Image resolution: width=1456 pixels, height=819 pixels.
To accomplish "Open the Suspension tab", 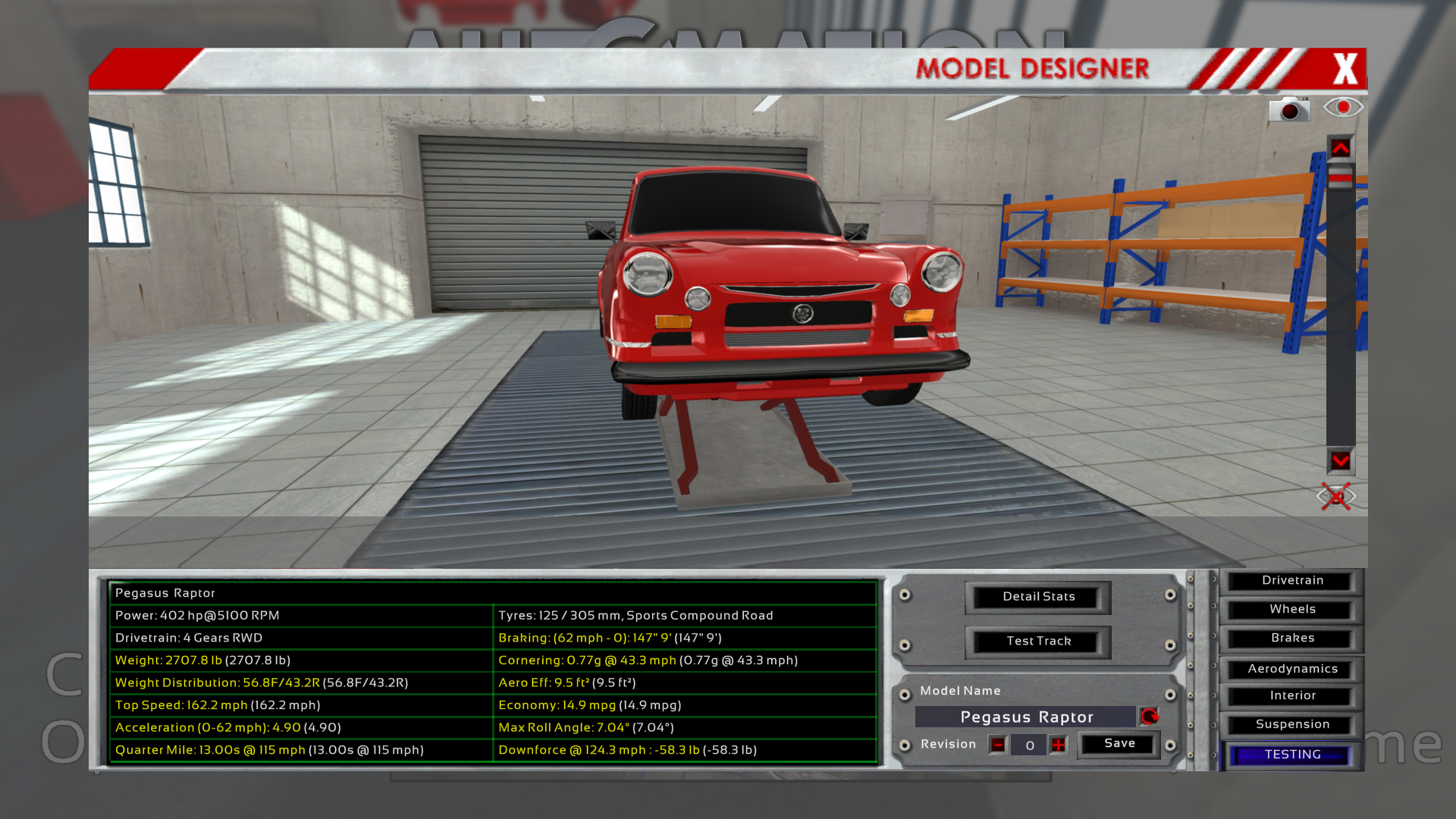I will [x=1292, y=725].
